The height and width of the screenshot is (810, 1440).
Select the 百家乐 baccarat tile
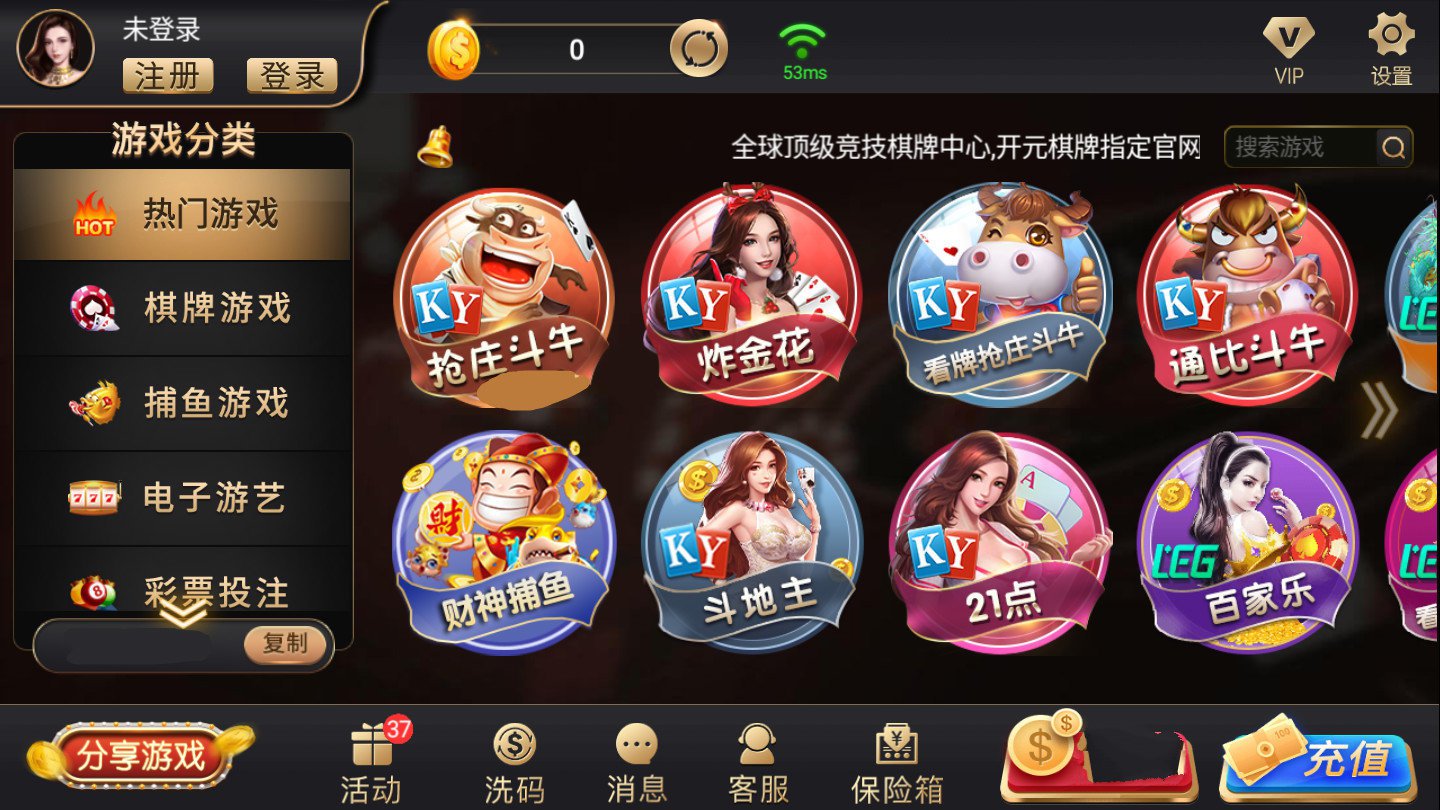coord(1248,540)
